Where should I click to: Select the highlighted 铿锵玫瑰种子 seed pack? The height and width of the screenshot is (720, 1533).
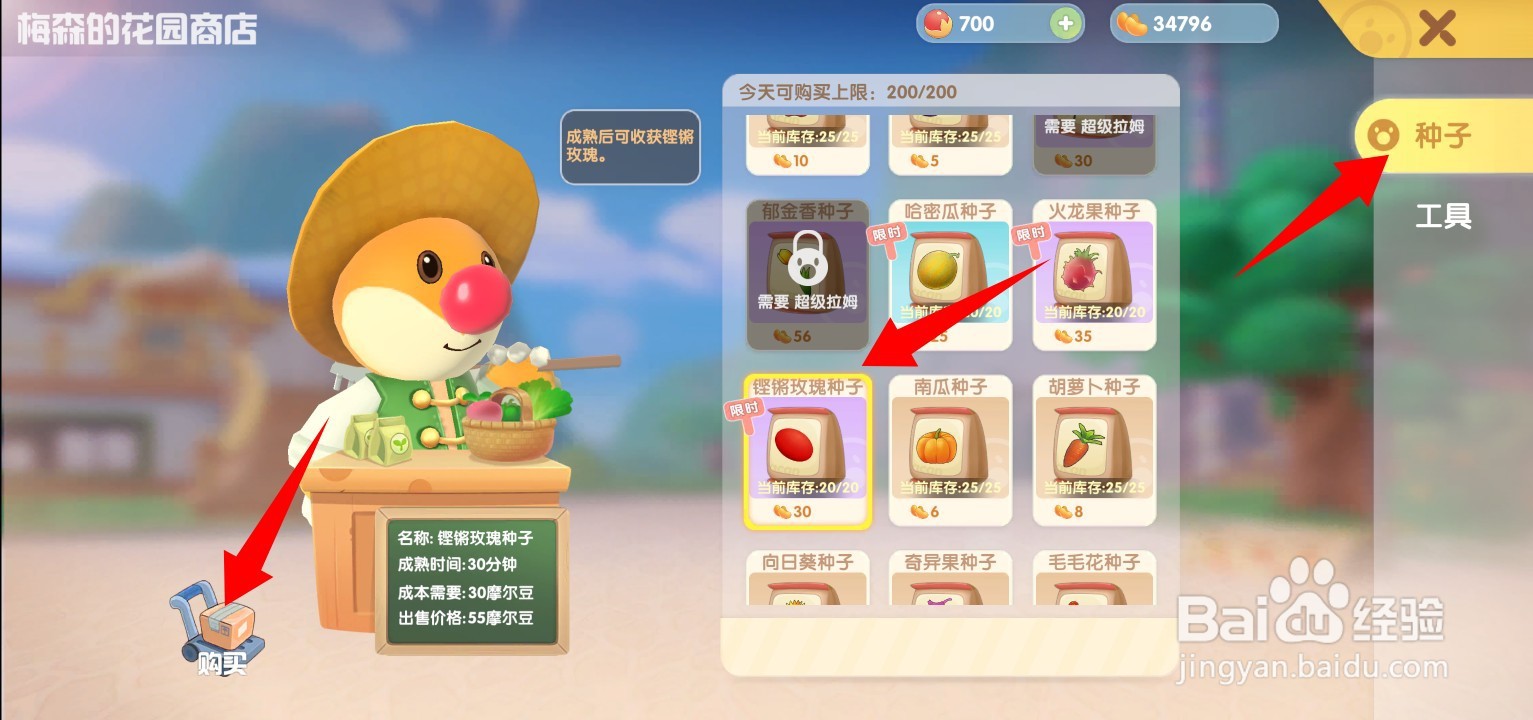[x=806, y=450]
